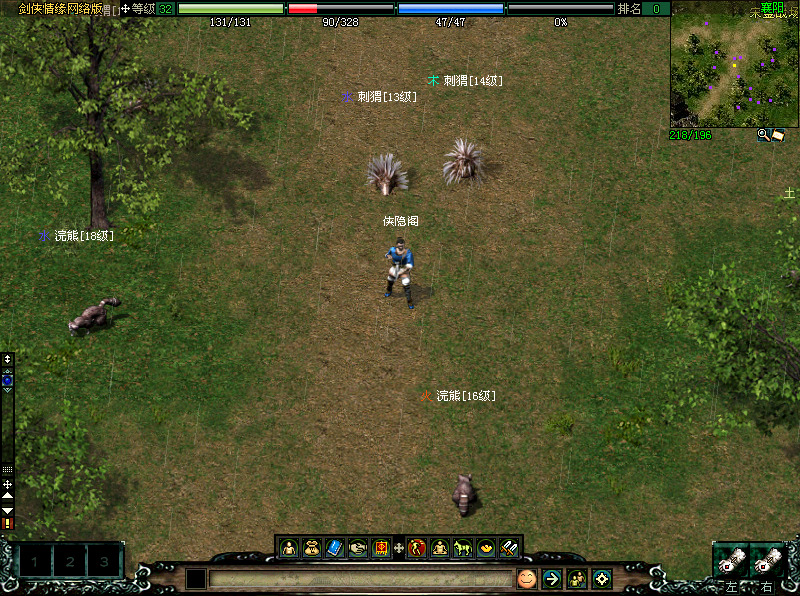Screen dimensions: 800x596
Task: Click the blue arrow send button
Action: [552, 578]
